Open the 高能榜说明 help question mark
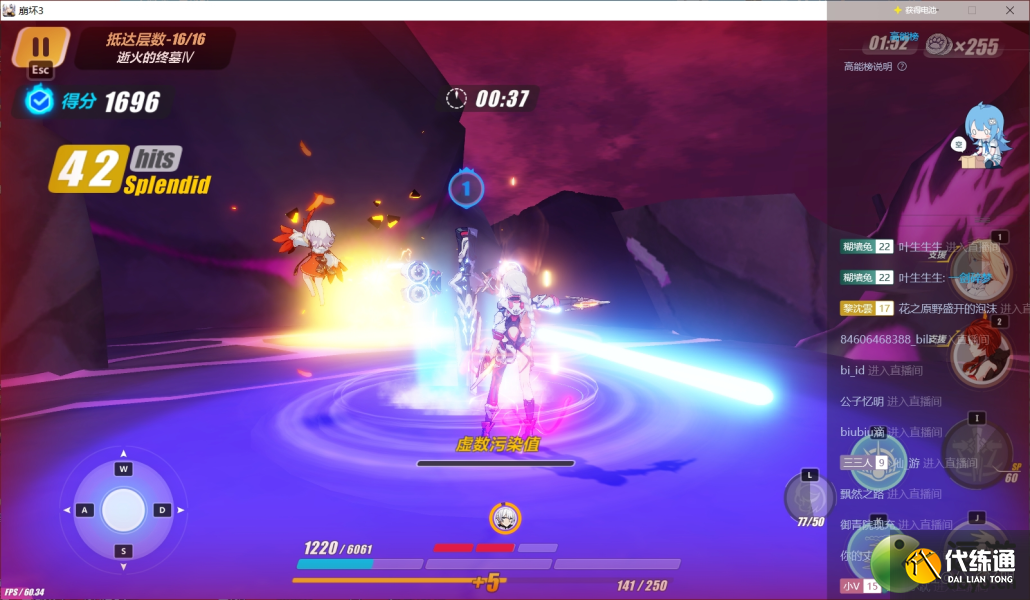 click(902, 67)
